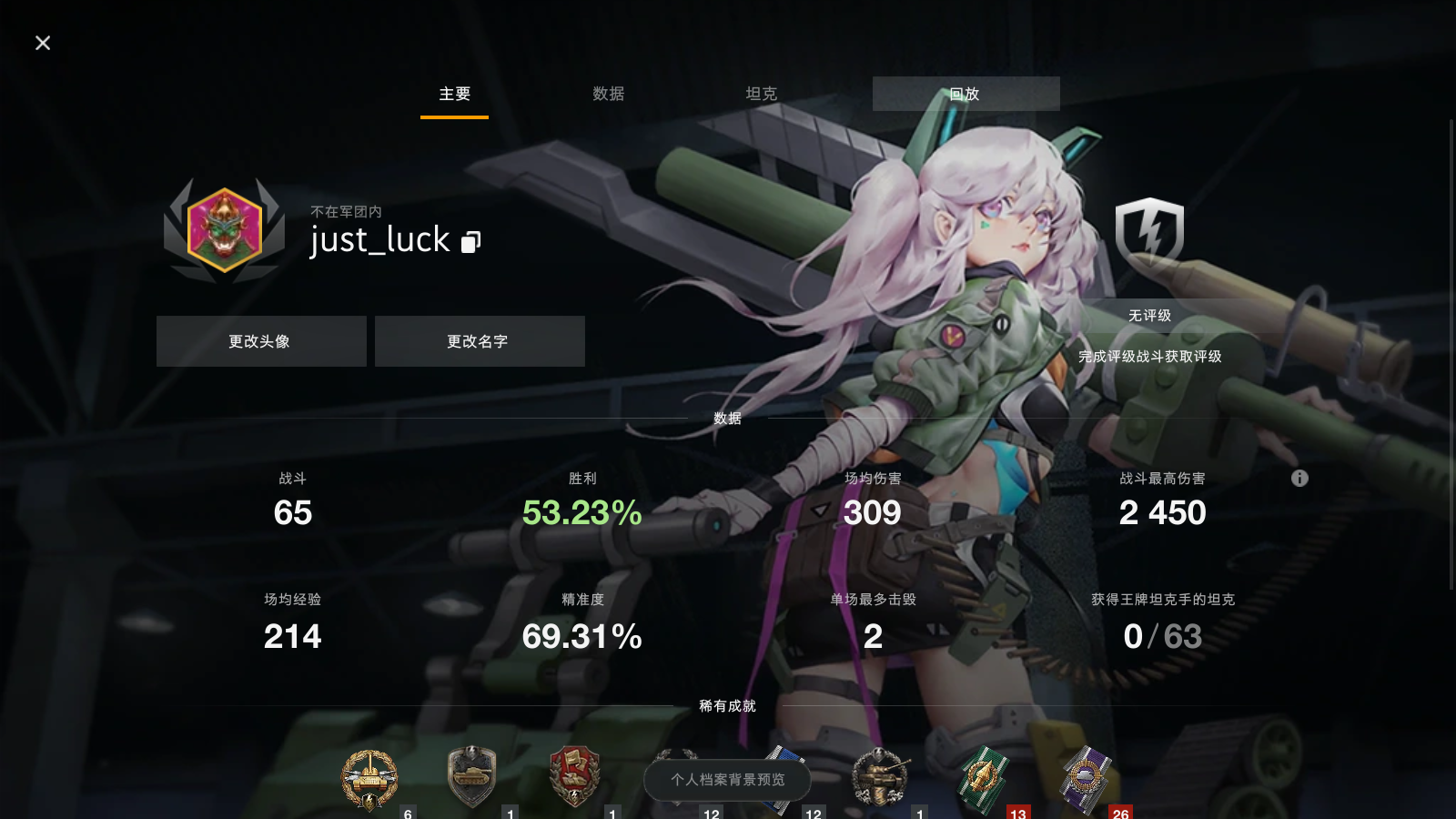Open the green medal with count 13
Screen dimensions: 1456x819
[983, 776]
